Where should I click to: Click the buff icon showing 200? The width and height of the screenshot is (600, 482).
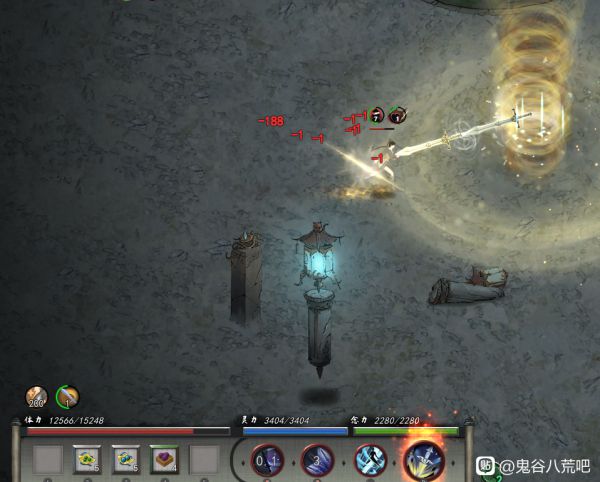point(37,397)
